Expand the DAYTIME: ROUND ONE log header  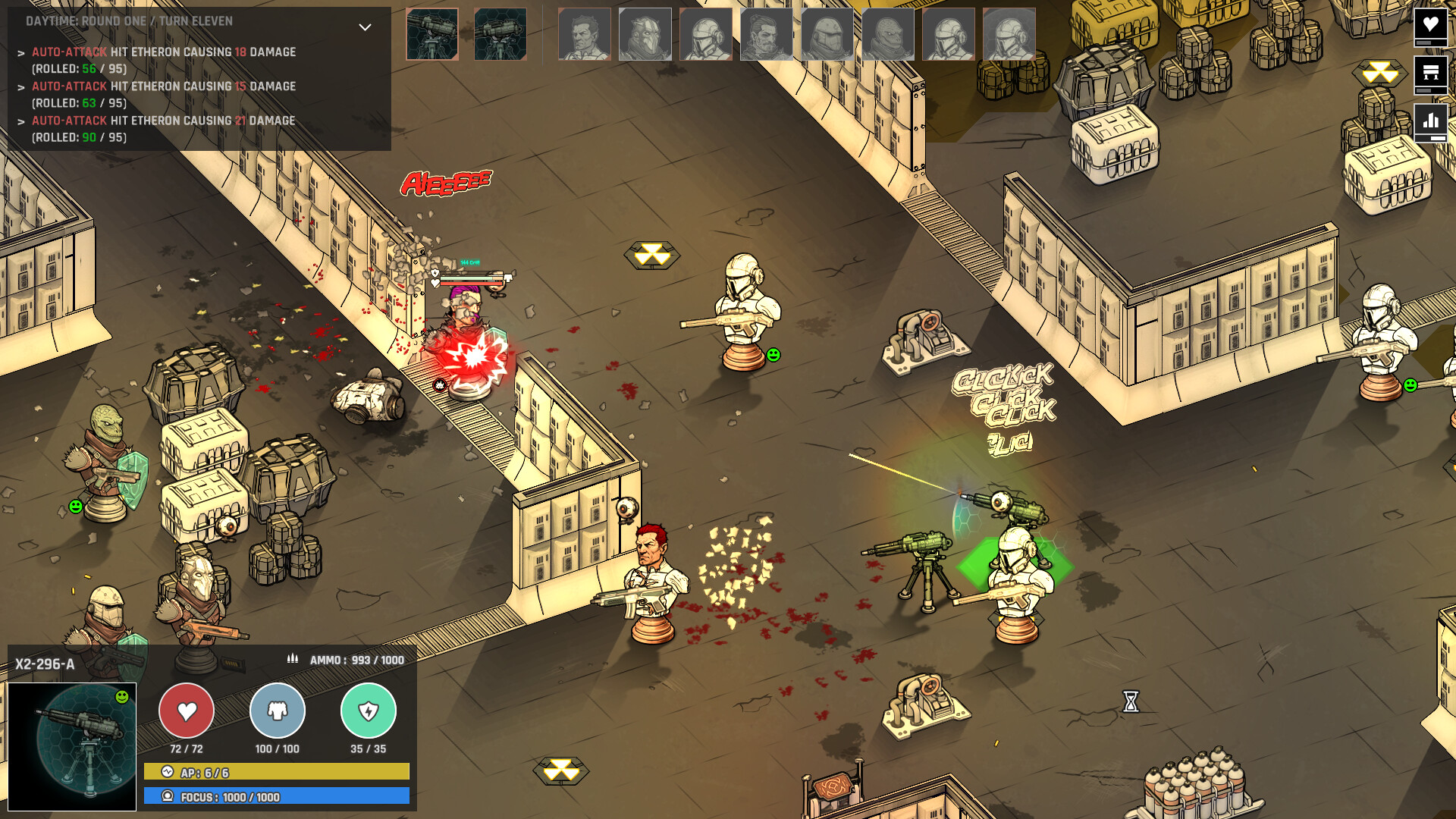point(129,21)
